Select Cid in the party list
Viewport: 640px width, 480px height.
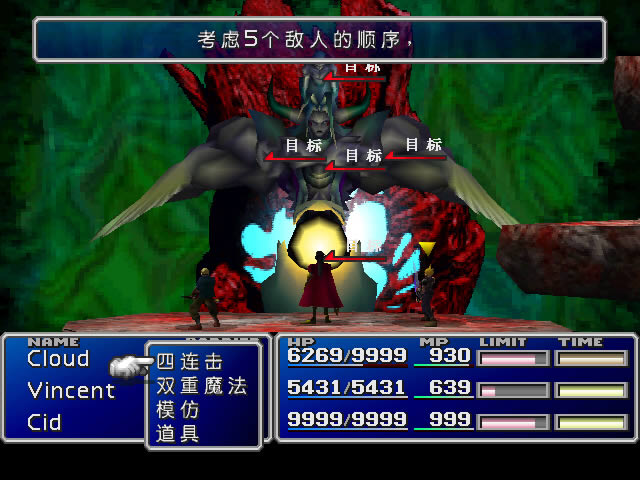tap(44, 422)
